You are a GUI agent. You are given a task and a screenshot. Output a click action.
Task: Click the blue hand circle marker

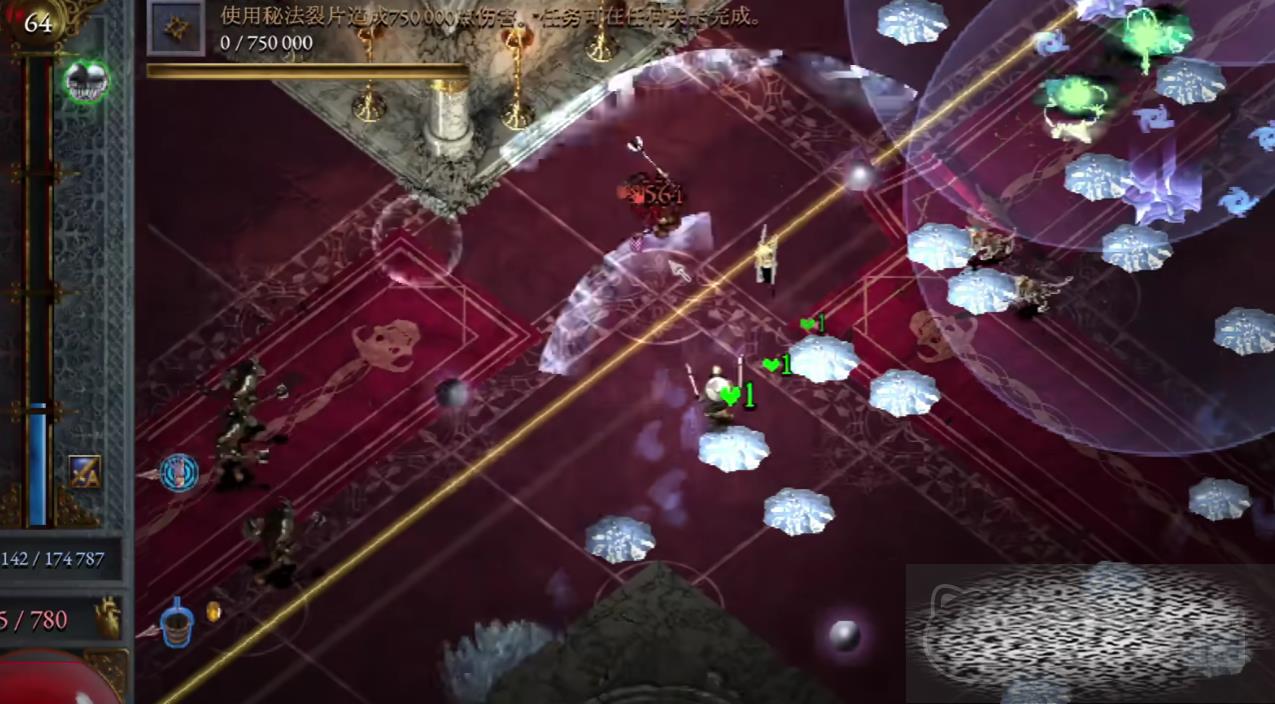click(x=179, y=472)
